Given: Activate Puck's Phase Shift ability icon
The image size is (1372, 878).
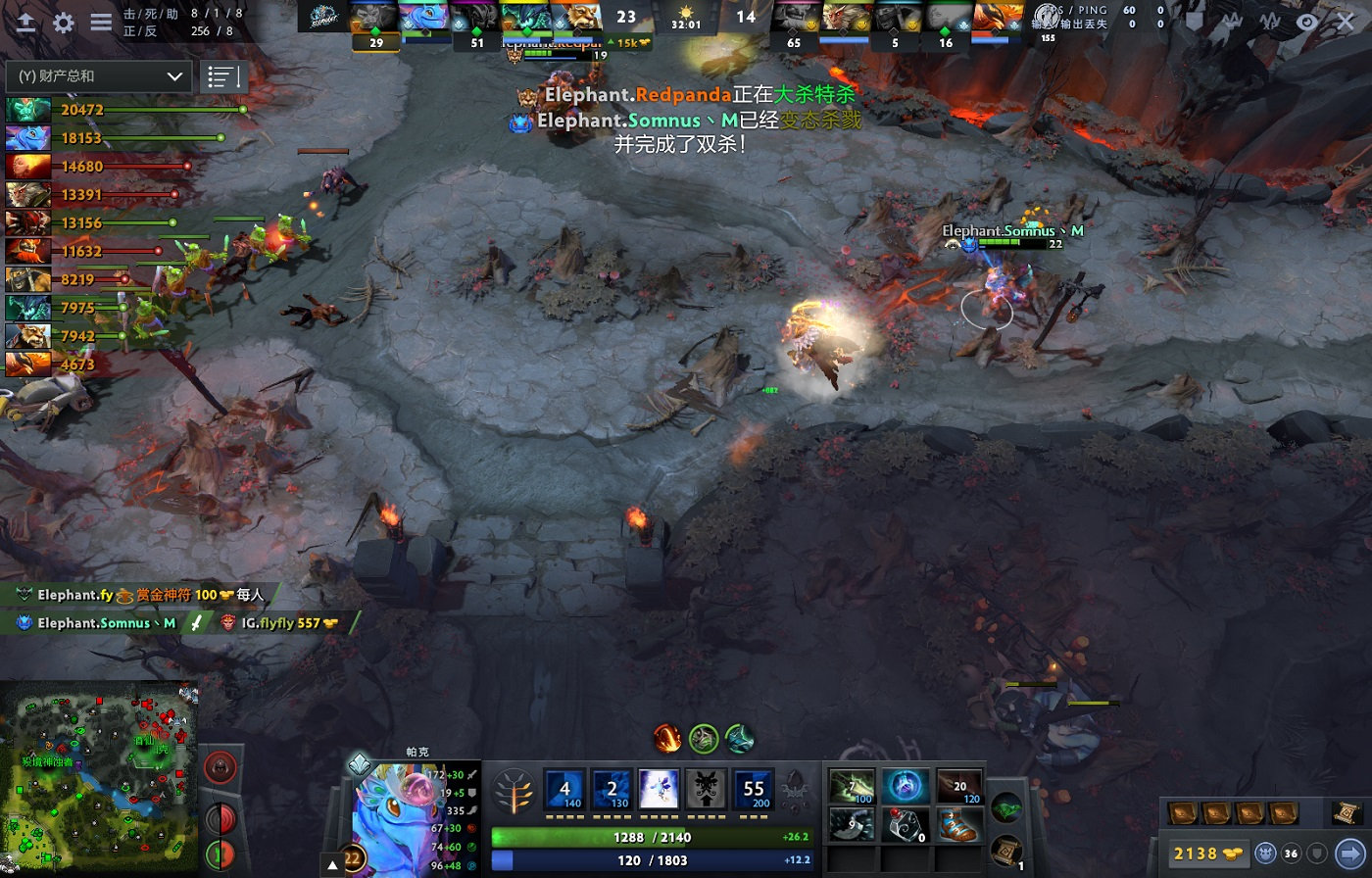Looking at the screenshot, I should pyautogui.click(x=659, y=789).
